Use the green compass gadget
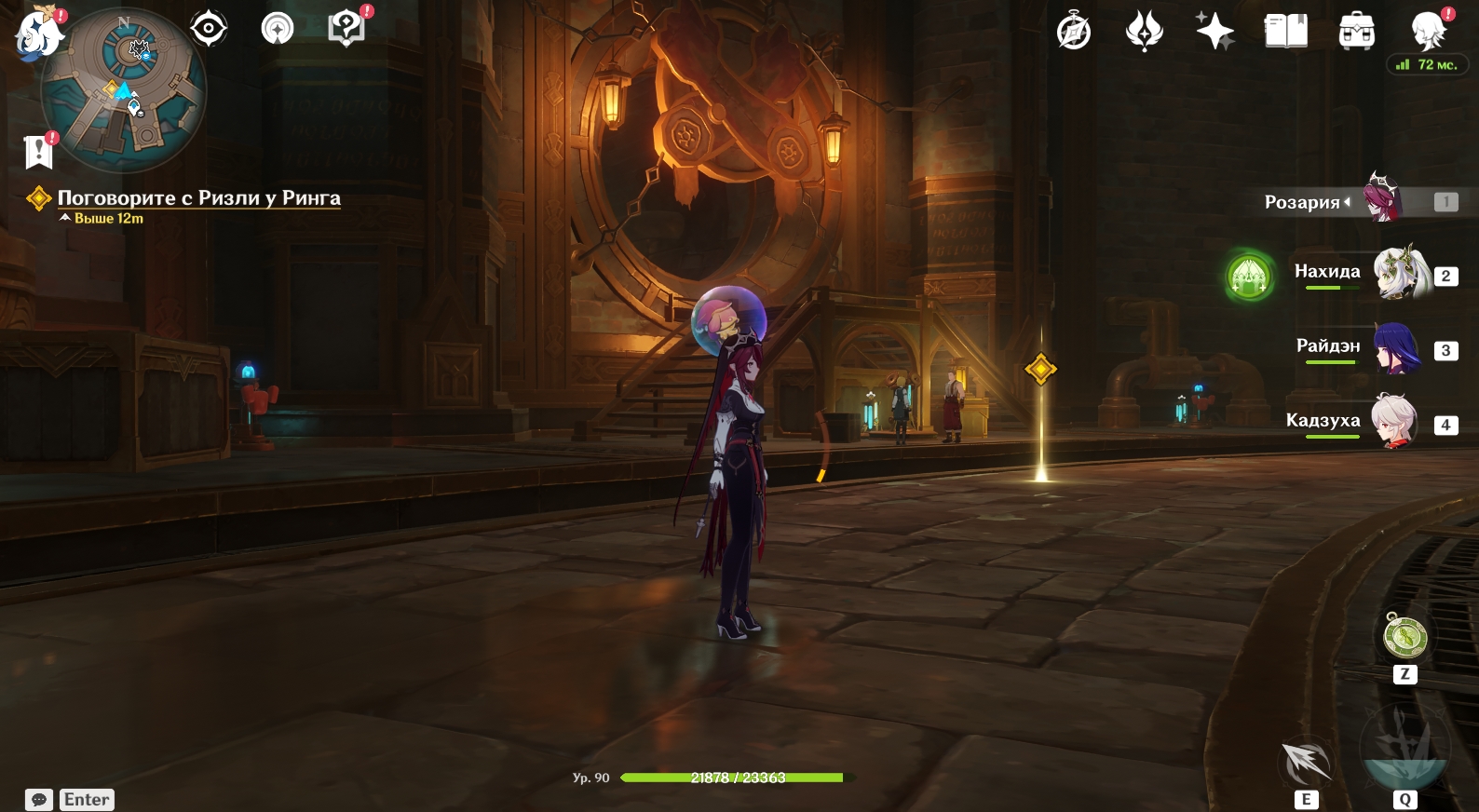1479x812 pixels. 1404,638
